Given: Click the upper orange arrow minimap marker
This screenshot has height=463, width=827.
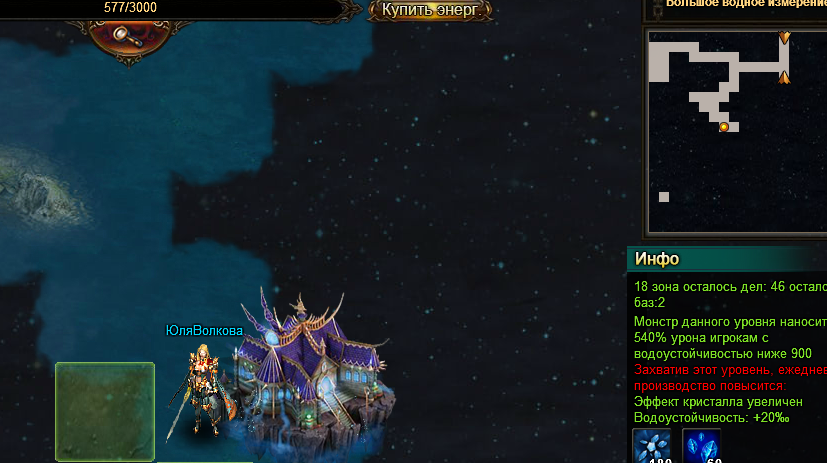Looking at the screenshot, I should pos(784,38).
